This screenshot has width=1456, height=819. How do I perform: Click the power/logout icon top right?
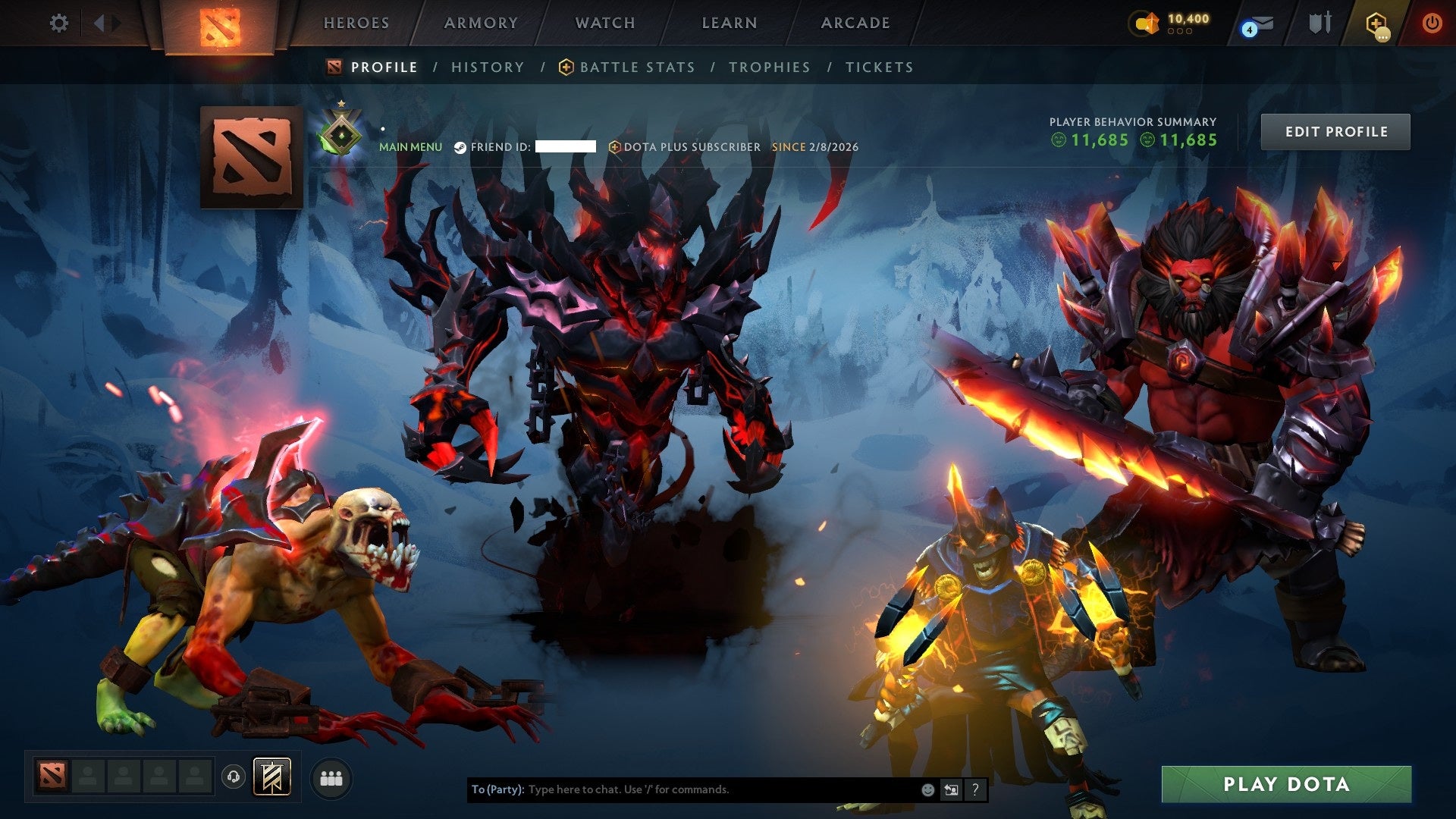pos(1432,23)
